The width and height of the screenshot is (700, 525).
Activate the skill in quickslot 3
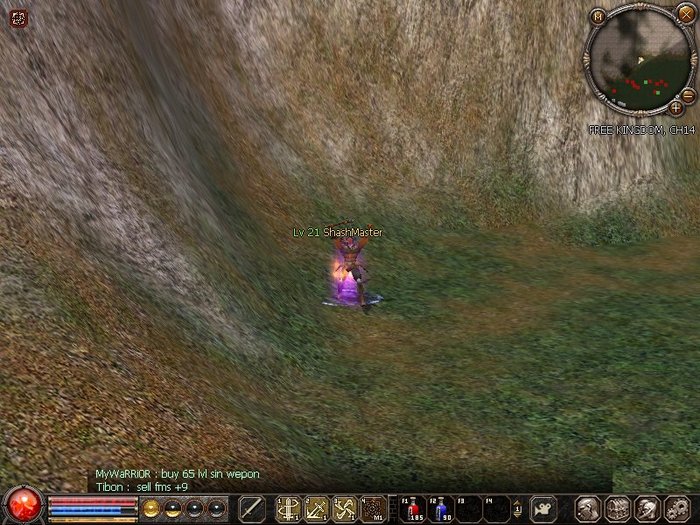tap(345, 508)
